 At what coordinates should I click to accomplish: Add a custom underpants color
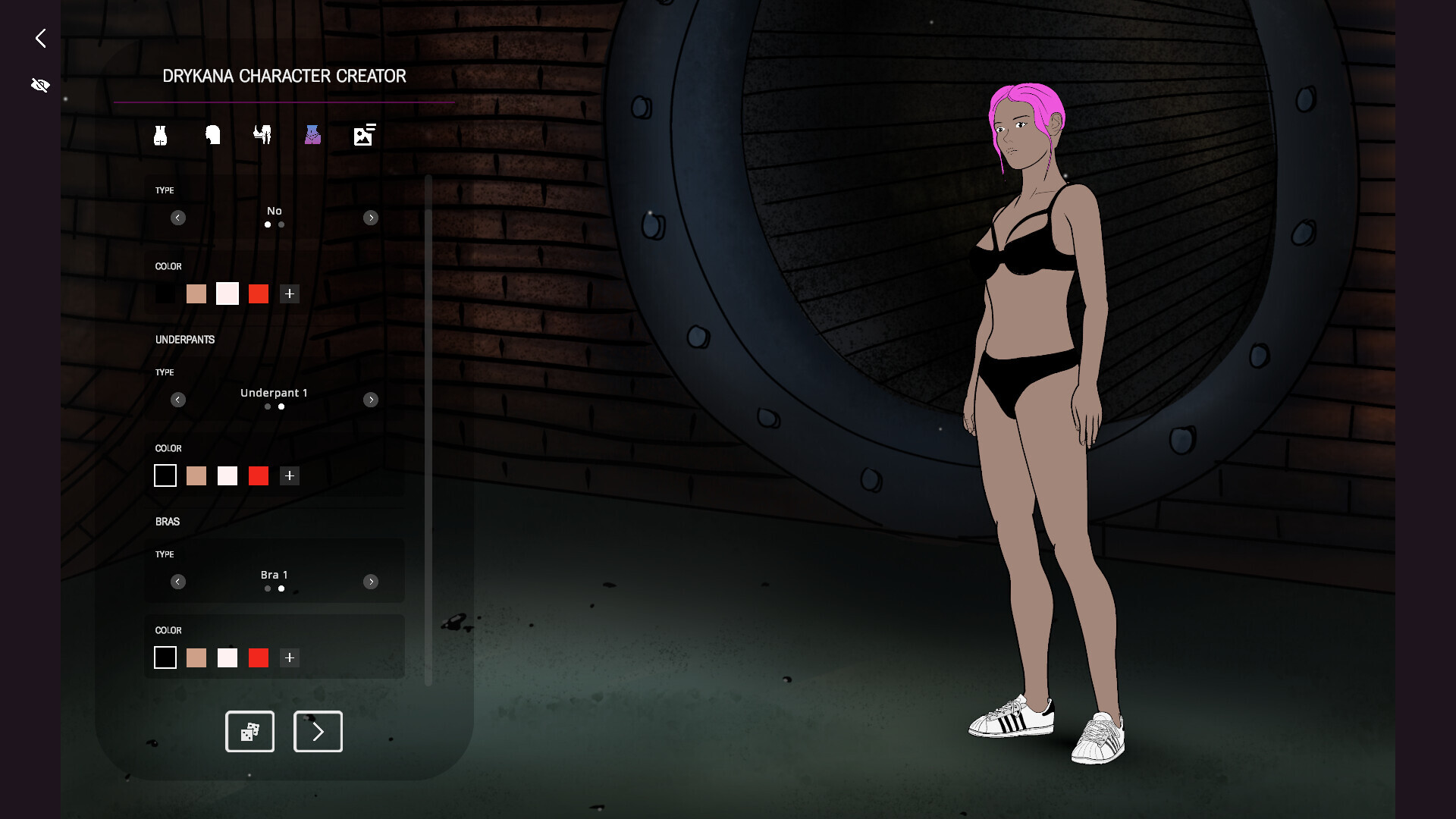[290, 475]
